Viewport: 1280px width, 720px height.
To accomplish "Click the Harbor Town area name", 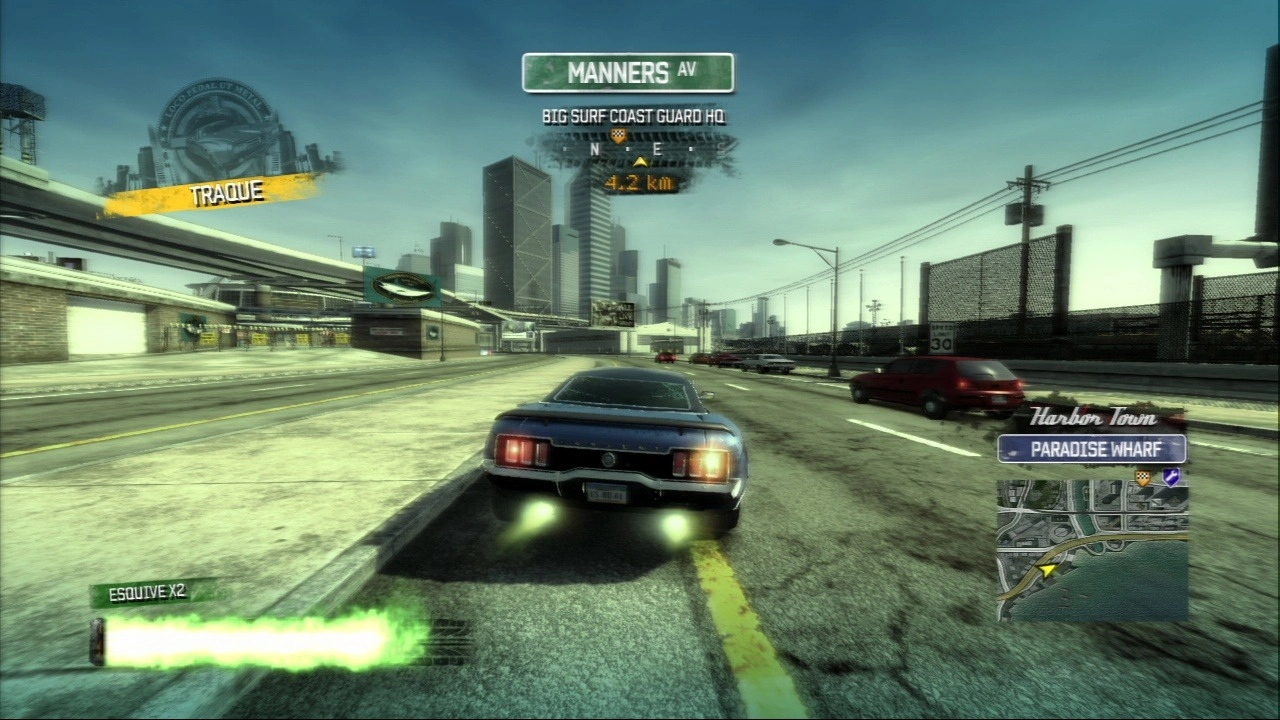I will [x=1092, y=417].
